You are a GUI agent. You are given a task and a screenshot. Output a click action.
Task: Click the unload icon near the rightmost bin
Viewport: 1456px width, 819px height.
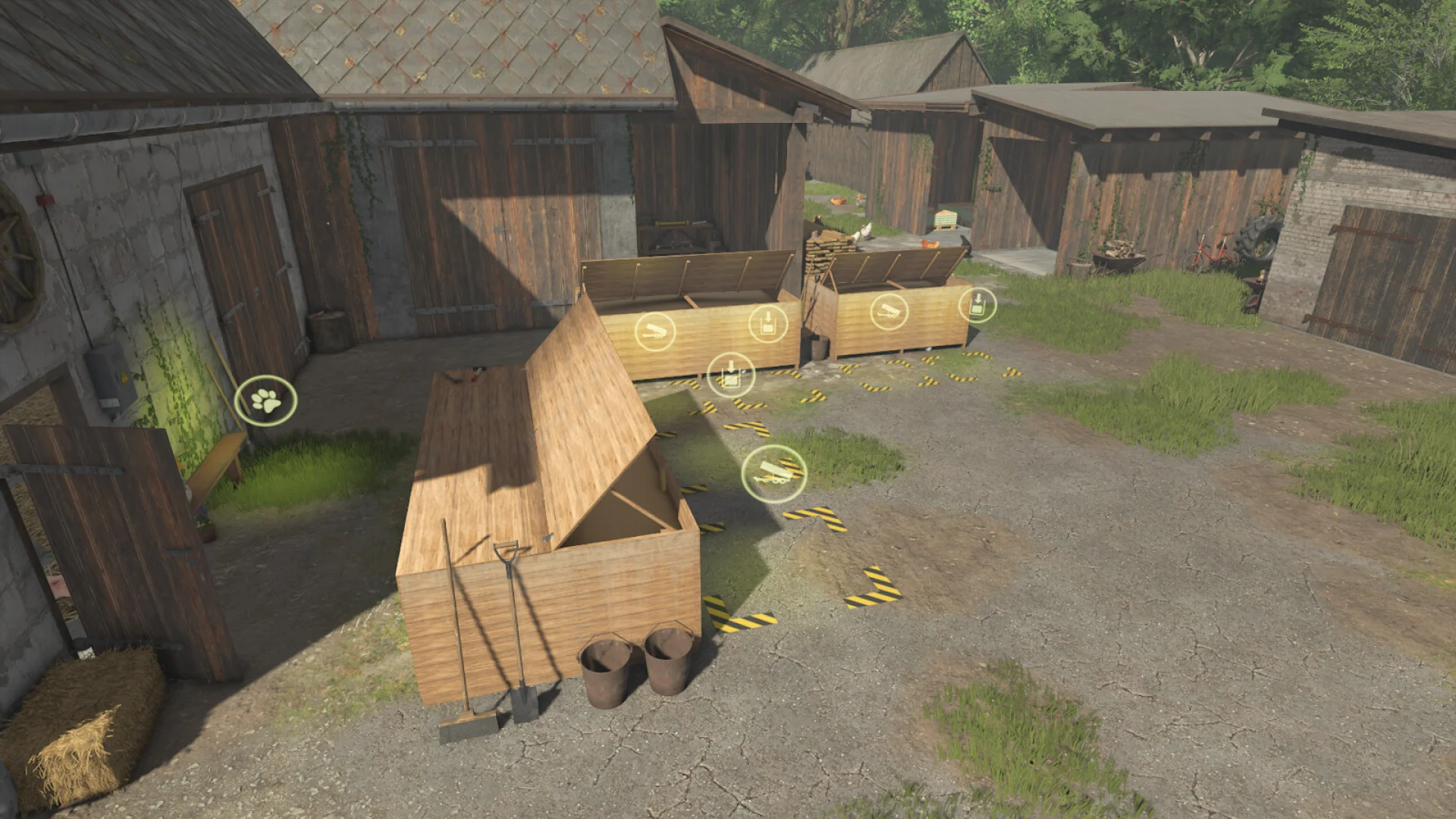click(979, 304)
